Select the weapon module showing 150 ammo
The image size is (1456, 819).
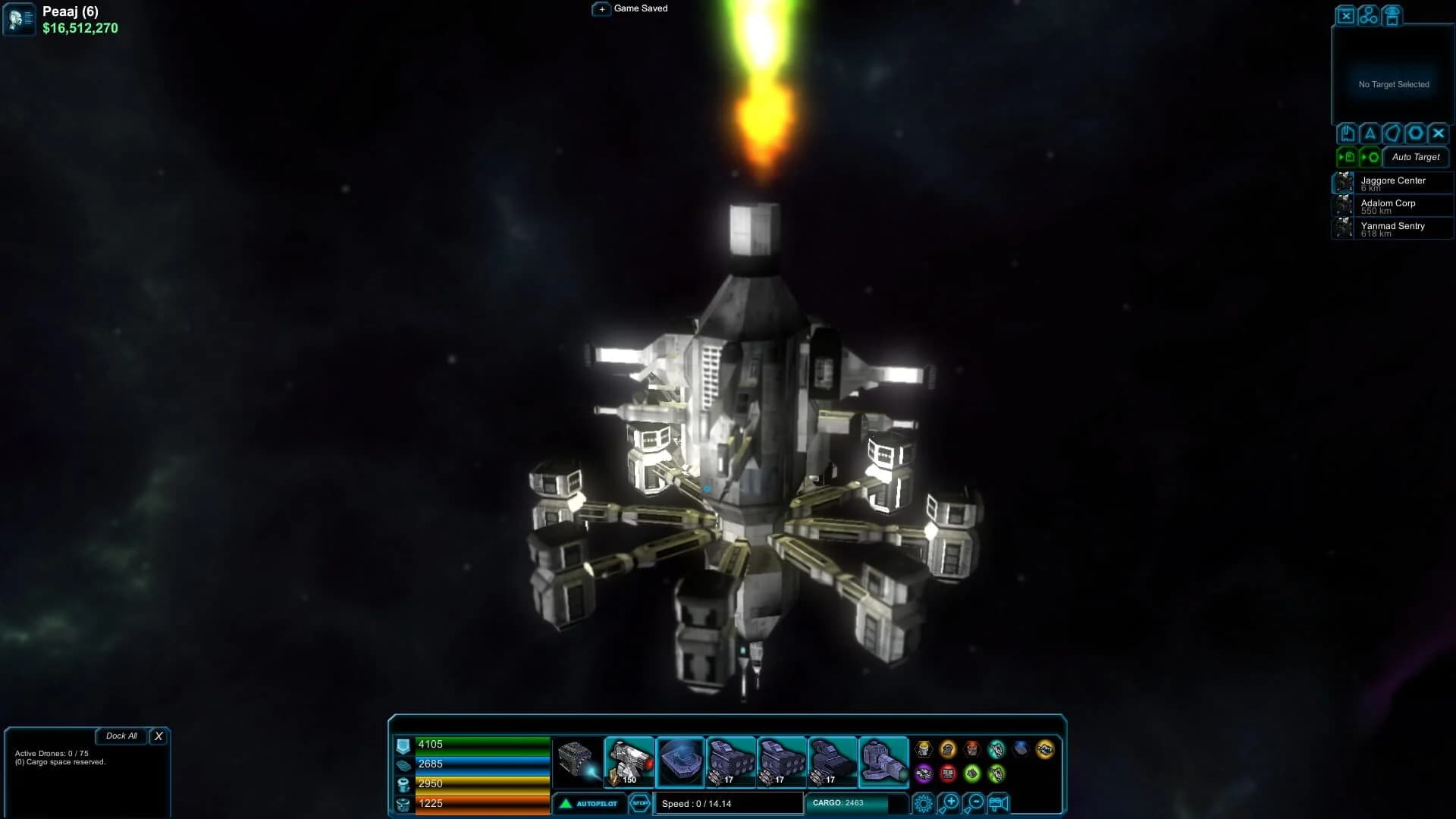[628, 761]
